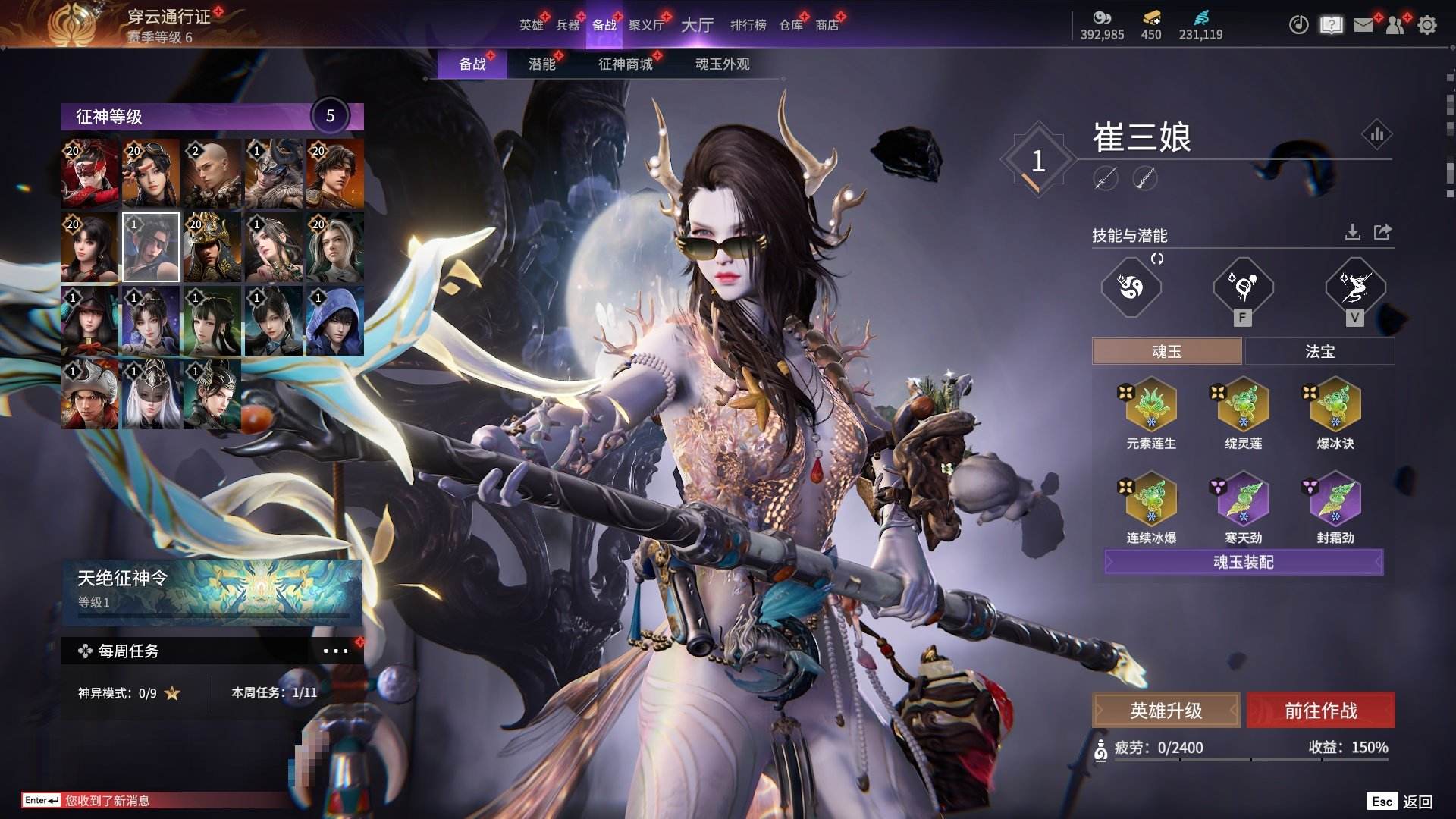Open the mail envelope icon
This screenshot has height=819, width=1456.
coord(1363,25)
